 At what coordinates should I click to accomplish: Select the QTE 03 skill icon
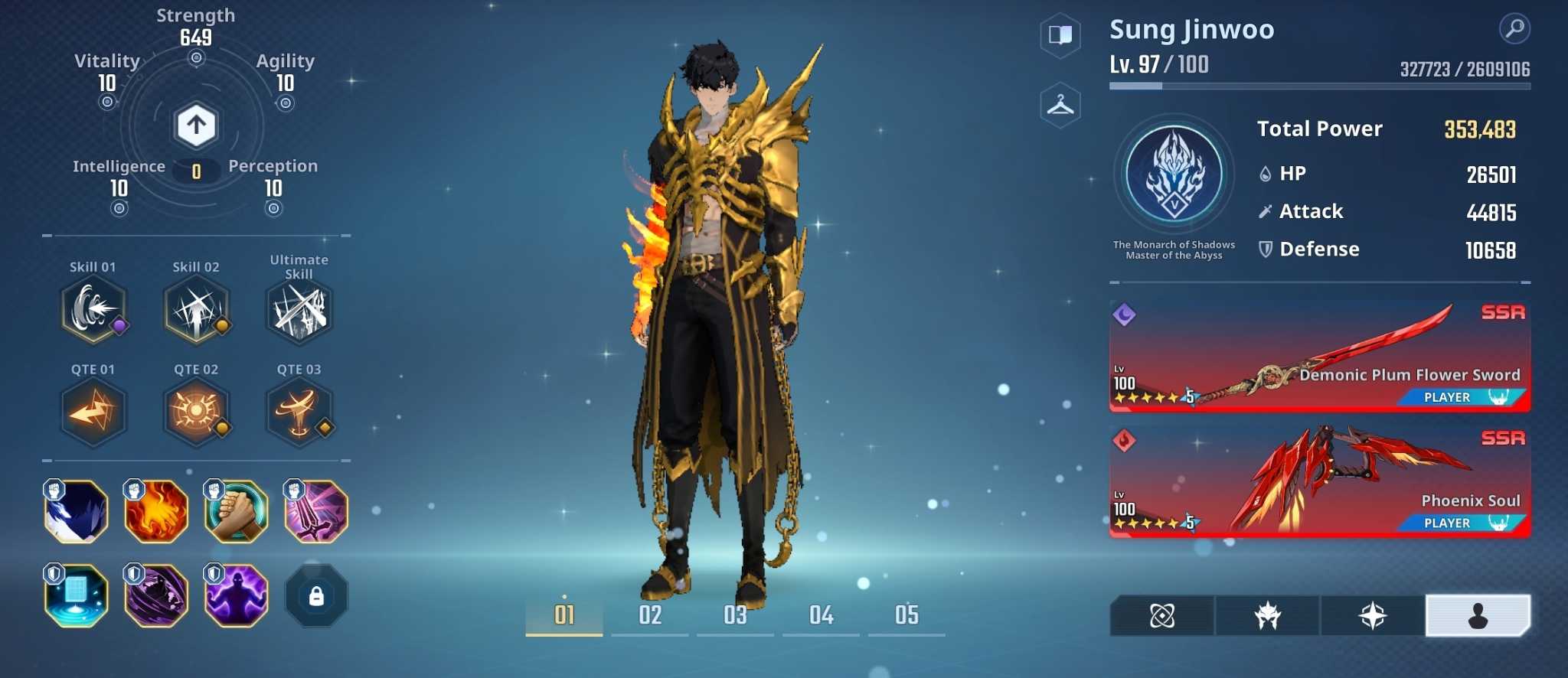[299, 412]
